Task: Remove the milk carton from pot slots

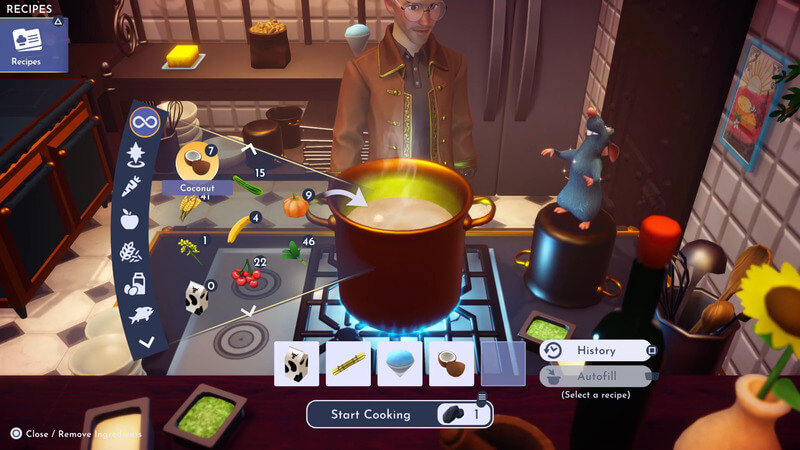Action: [x=297, y=364]
